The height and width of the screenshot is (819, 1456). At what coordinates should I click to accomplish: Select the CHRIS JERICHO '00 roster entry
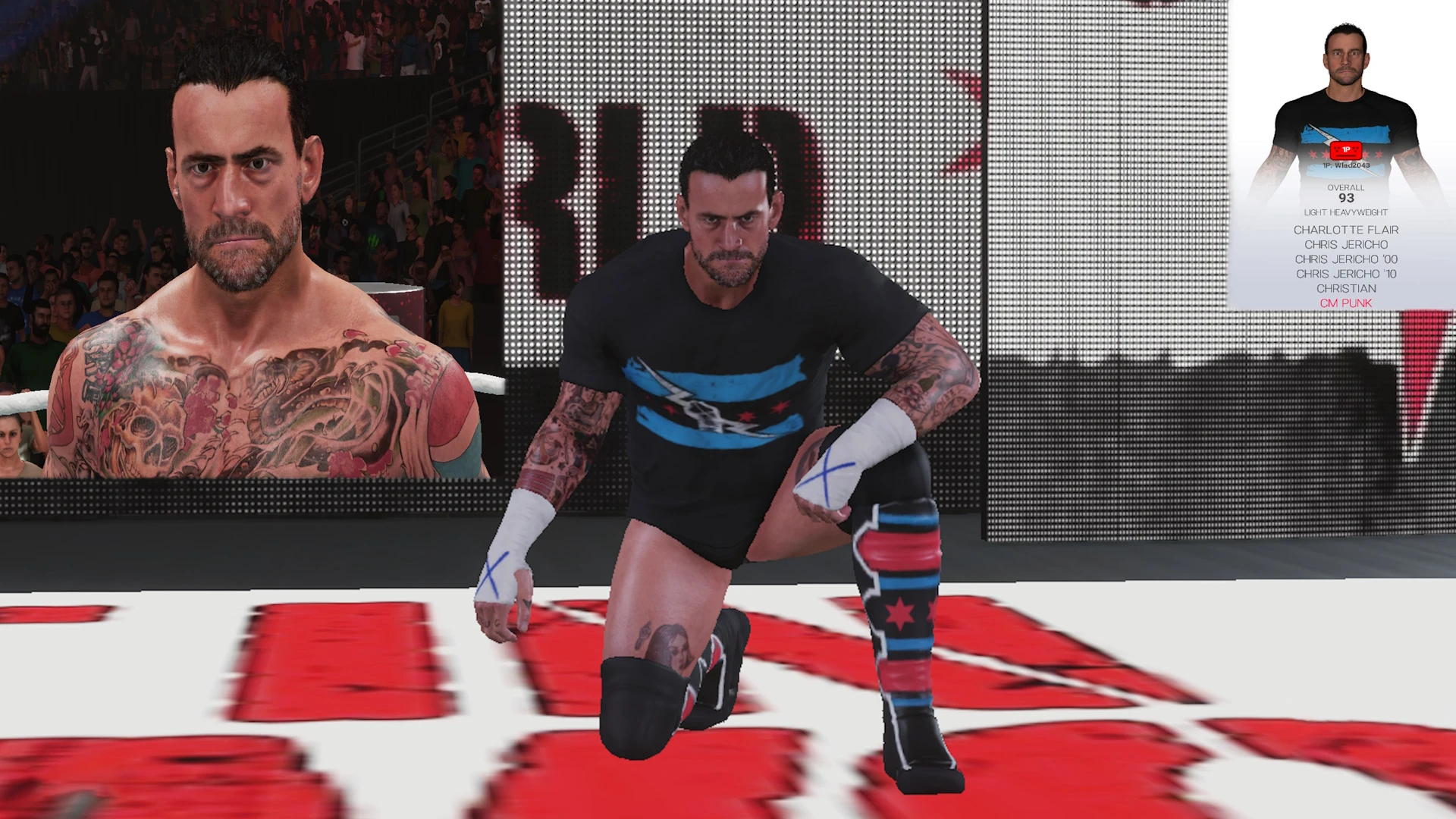1345,259
